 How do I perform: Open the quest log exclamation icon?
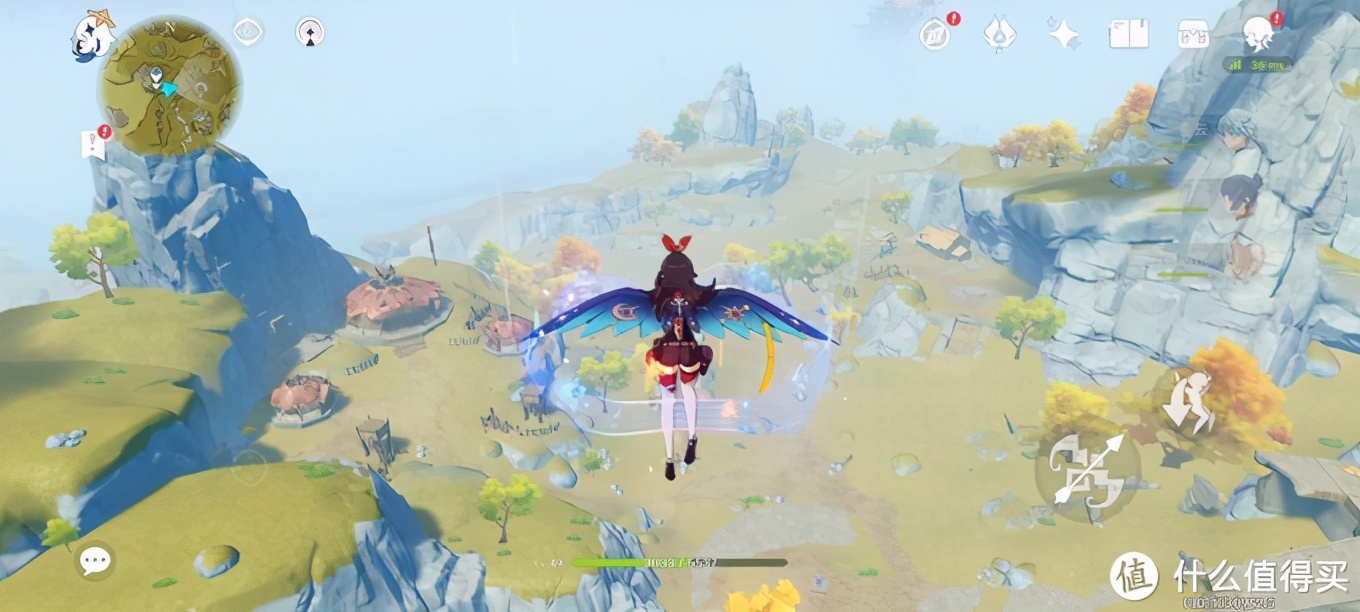pos(93,143)
